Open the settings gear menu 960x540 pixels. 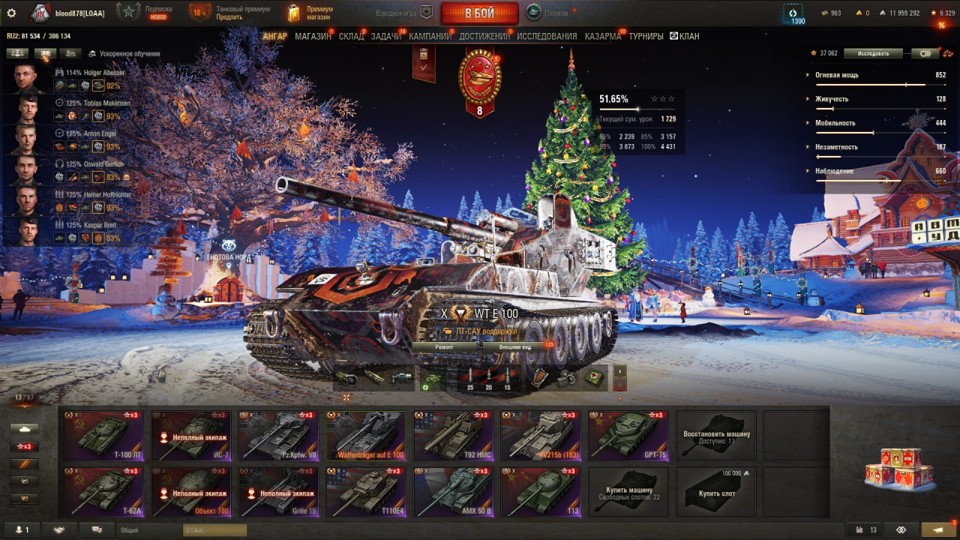(12, 13)
